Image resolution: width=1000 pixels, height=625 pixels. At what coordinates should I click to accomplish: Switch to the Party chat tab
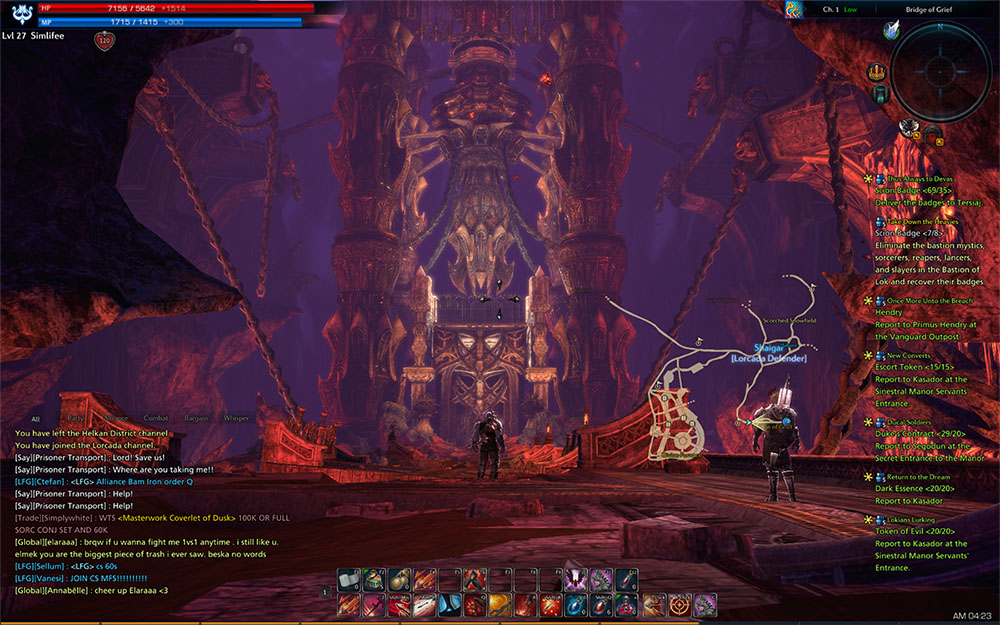tap(74, 418)
